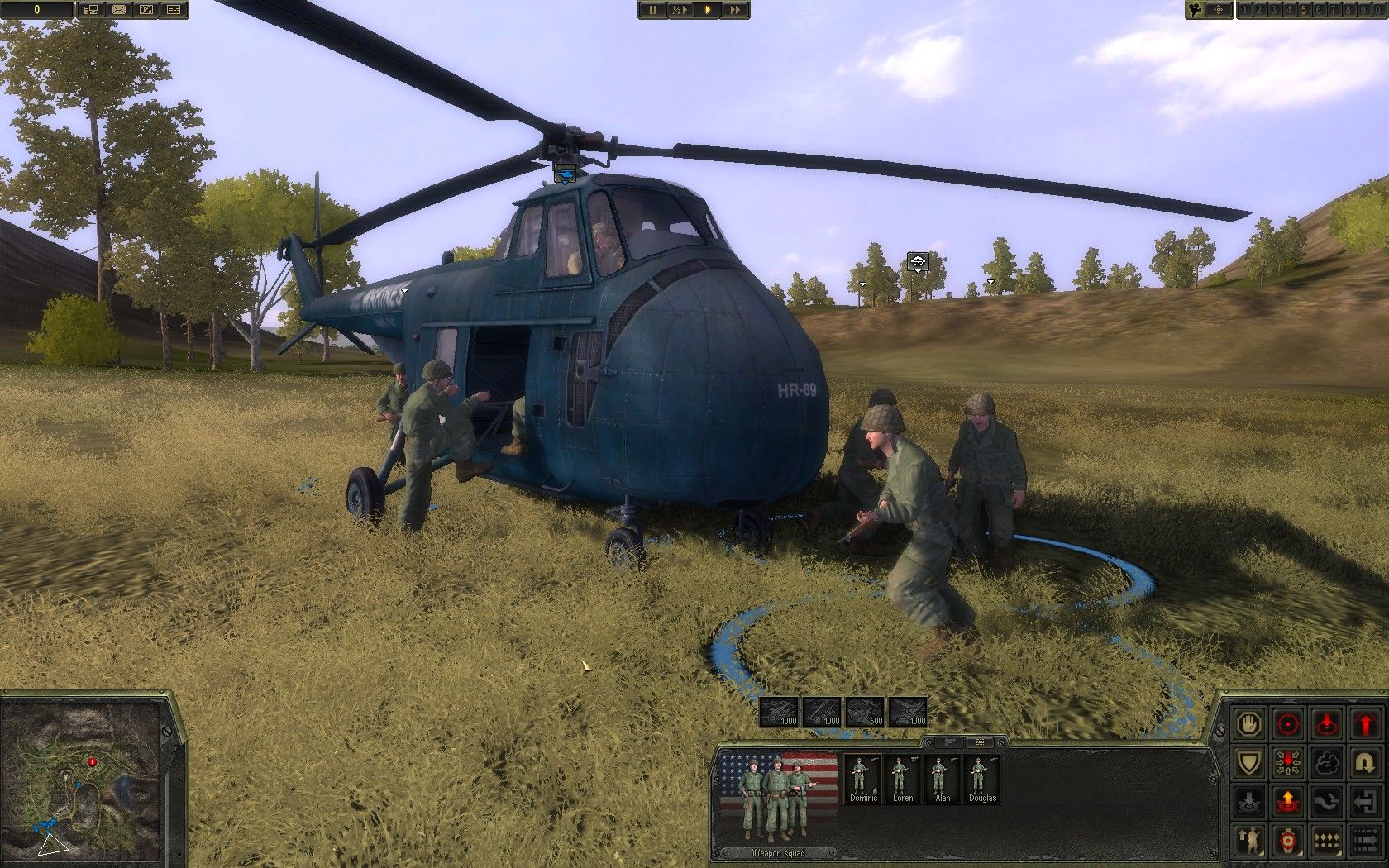Toggle hold-fire with the red down-arrow icon
This screenshot has height=868, width=1389.
(x=1327, y=723)
